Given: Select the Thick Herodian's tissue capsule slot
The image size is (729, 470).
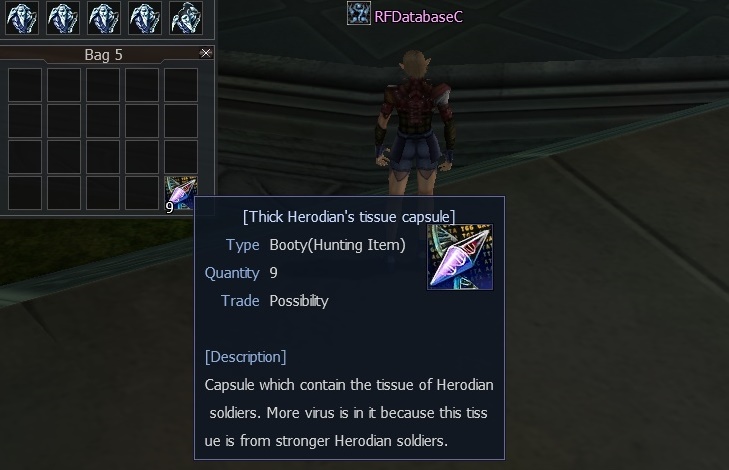Looking at the screenshot, I should (180, 193).
